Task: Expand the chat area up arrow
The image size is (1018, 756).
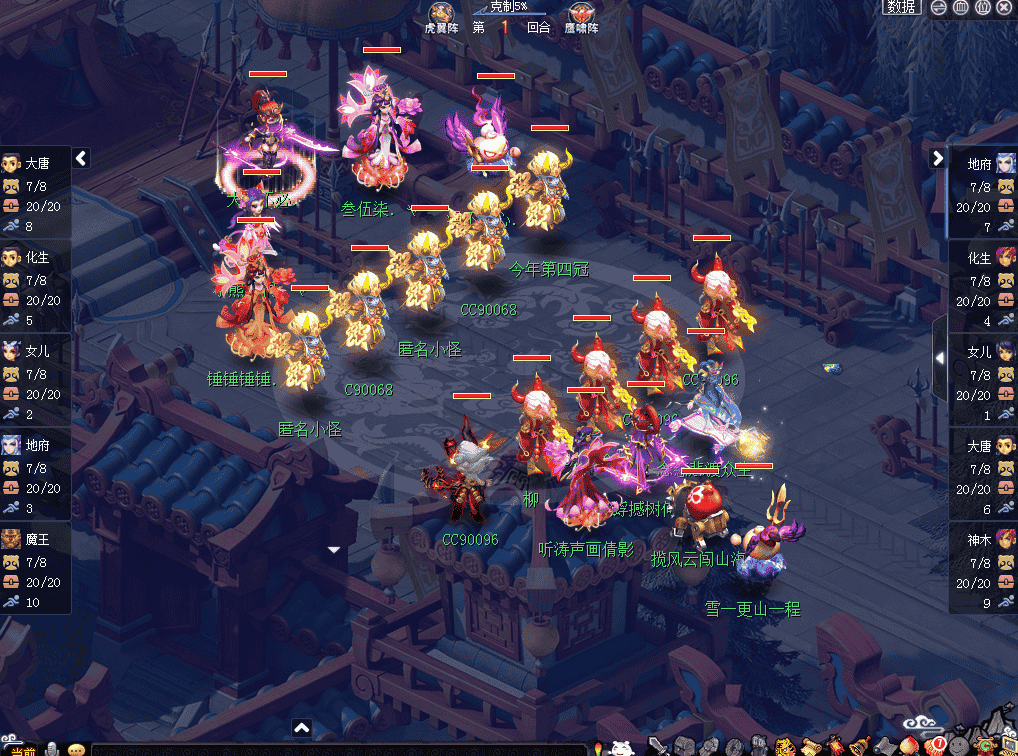Action: [x=302, y=728]
